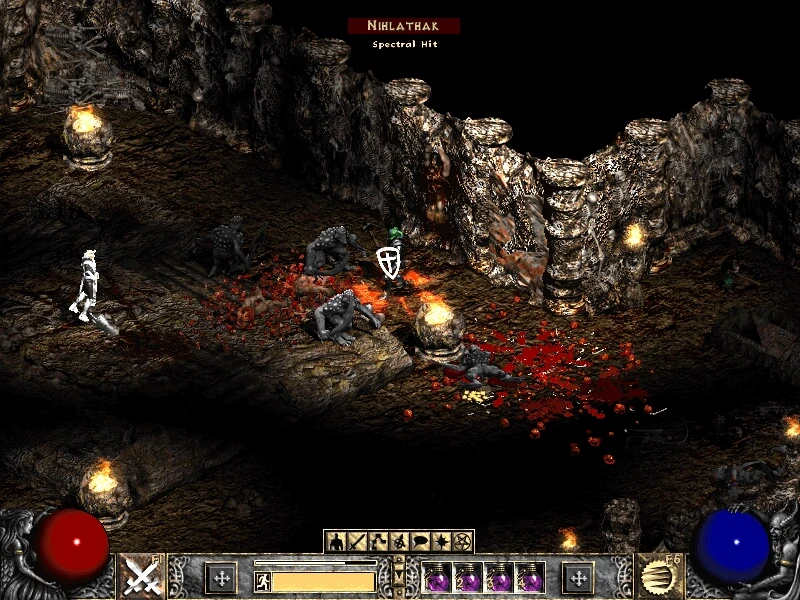Image resolution: width=800 pixels, height=600 pixels.
Task: Open the game menu pentagram icon
Action: 462,542
